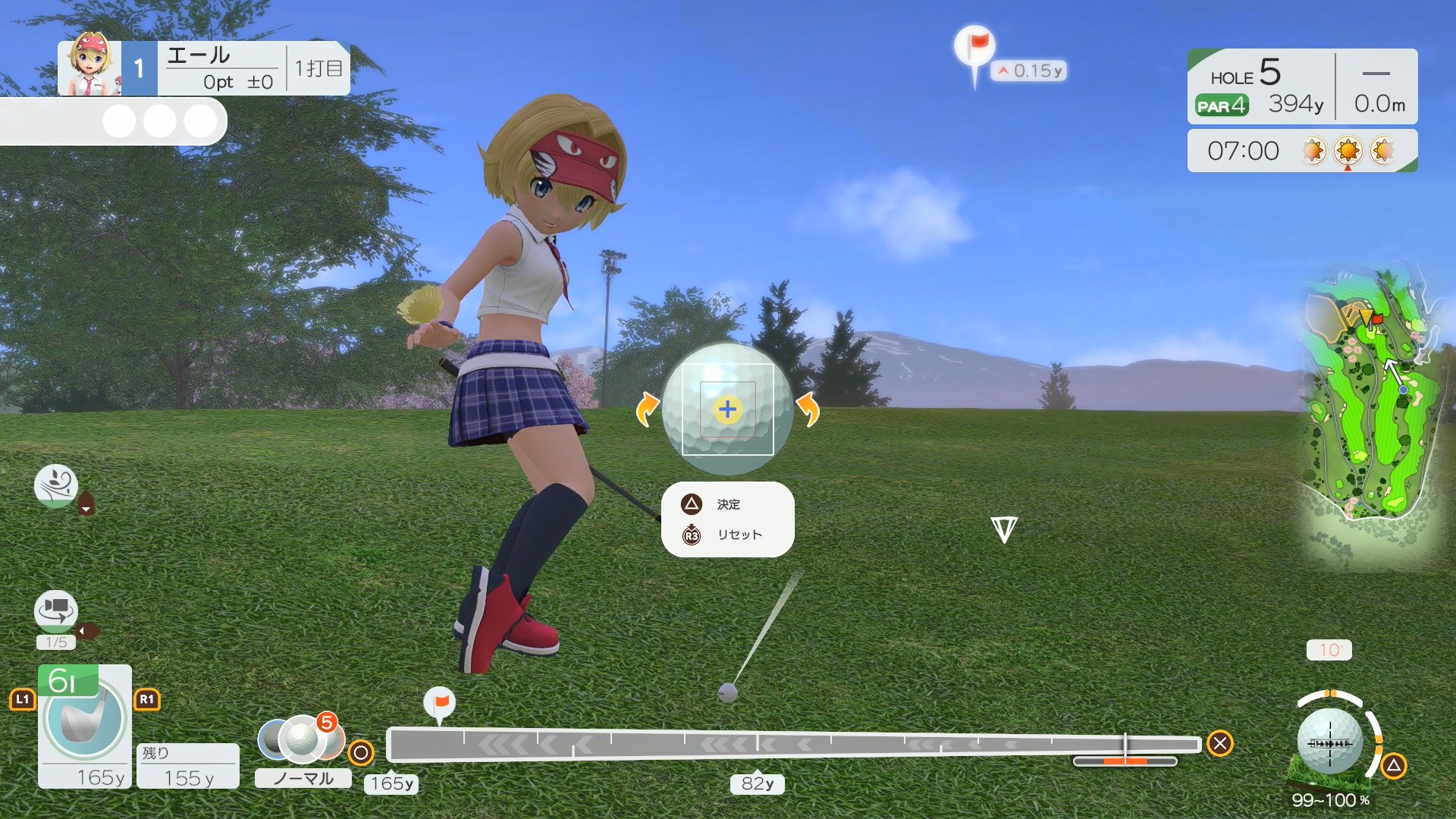Rotate the ball with the right orange arrow
This screenshot has width=1456, height=819.
click(x=808, y=409)
